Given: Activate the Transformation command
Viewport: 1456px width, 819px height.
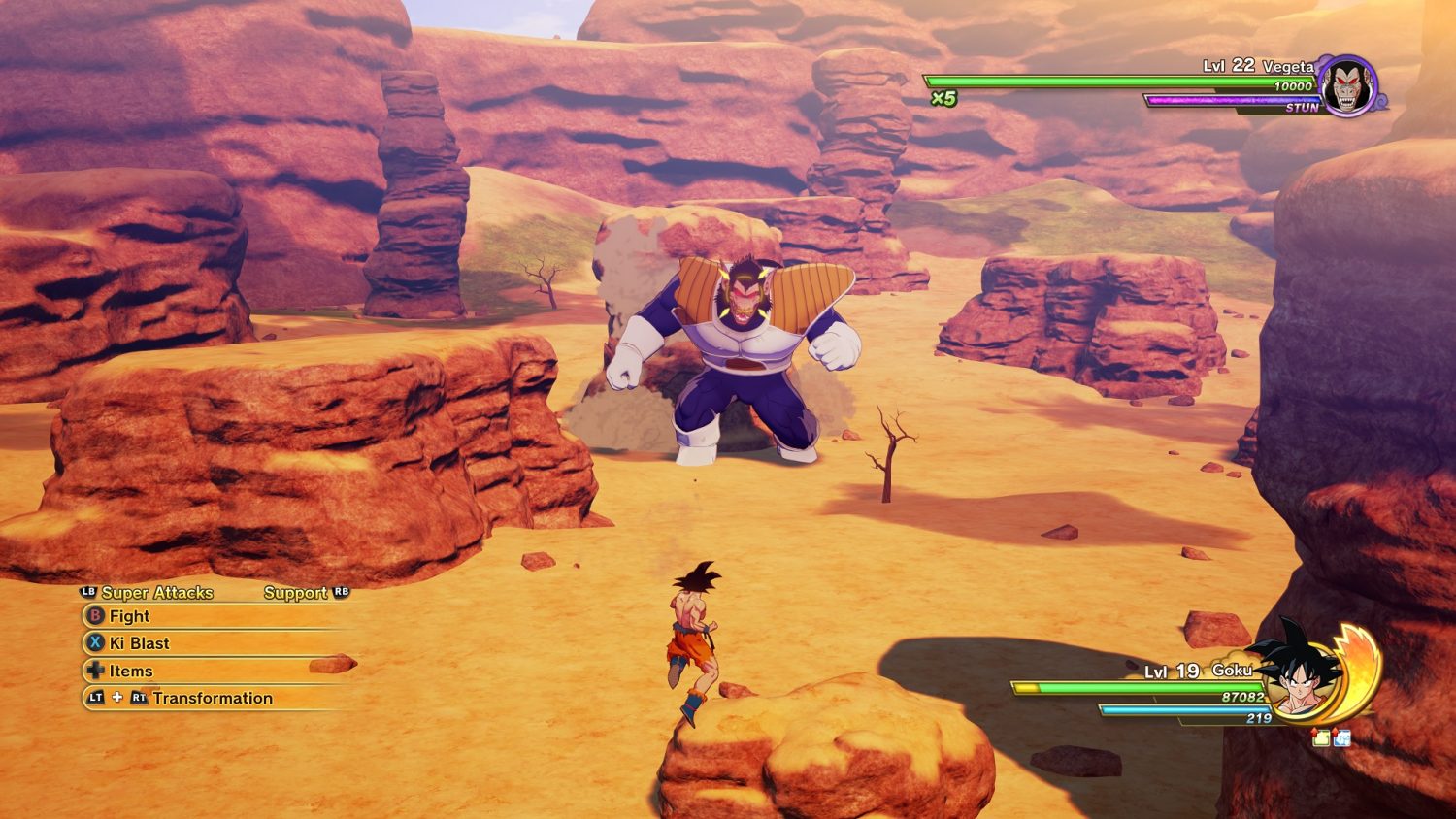Looking at the screenshot, I should point(212,698).
